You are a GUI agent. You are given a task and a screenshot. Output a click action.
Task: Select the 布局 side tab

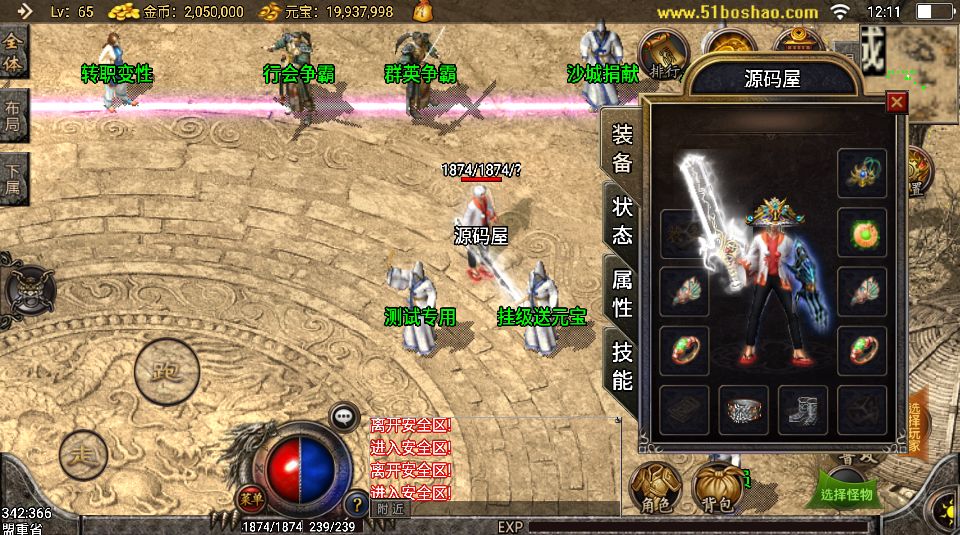[x=13, y=116]
